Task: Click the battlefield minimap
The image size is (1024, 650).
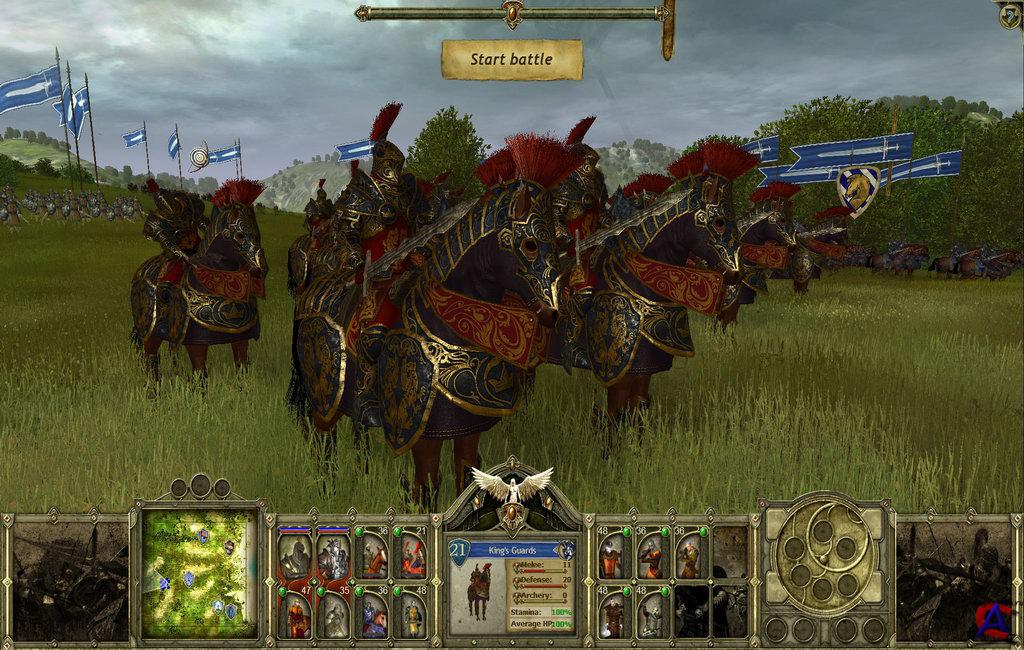Action: click(x=197, y=573)
